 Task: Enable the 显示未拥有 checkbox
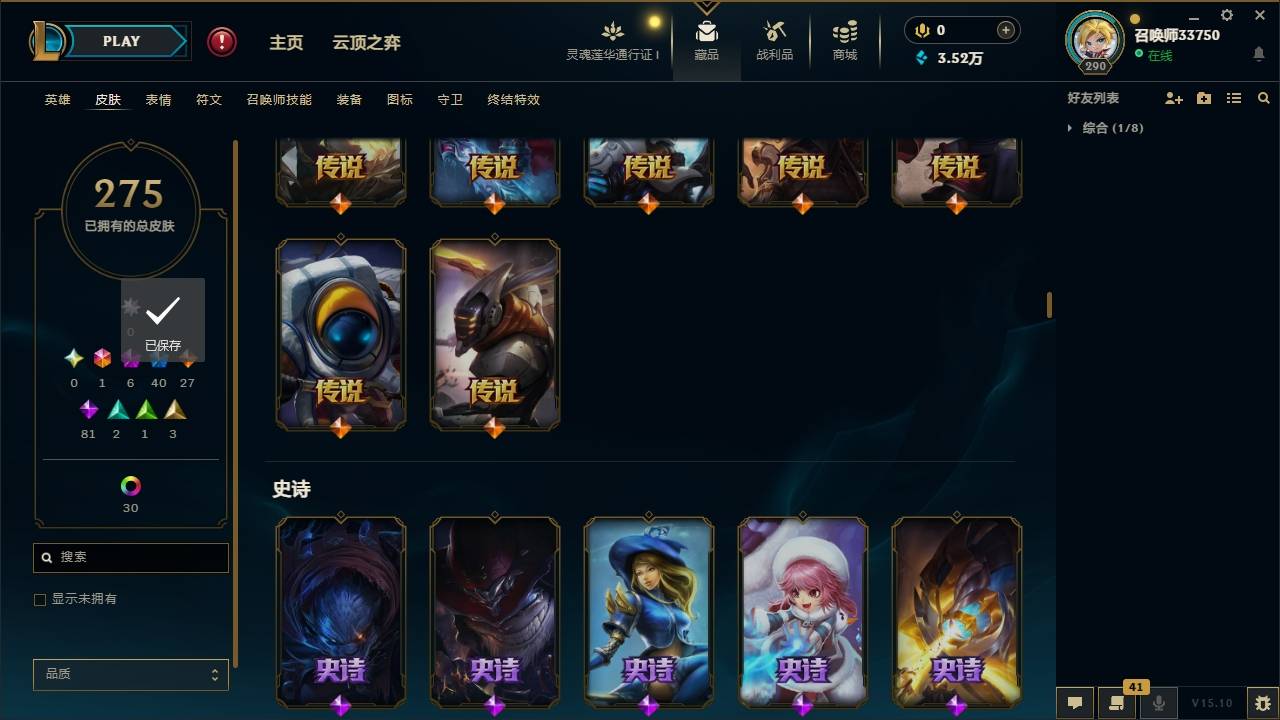point(40,599)
